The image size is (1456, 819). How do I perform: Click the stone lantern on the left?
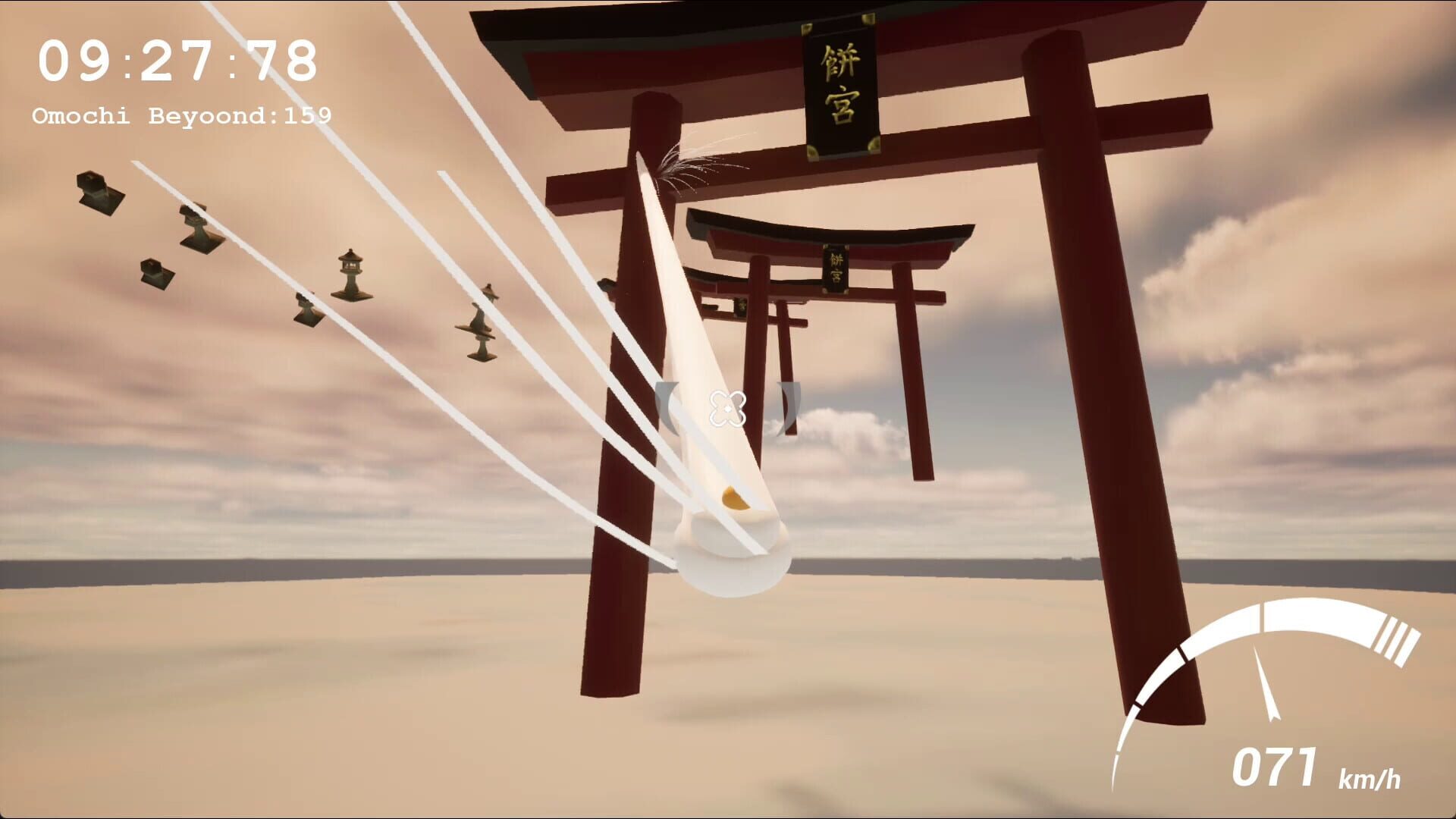click(353, 273)
